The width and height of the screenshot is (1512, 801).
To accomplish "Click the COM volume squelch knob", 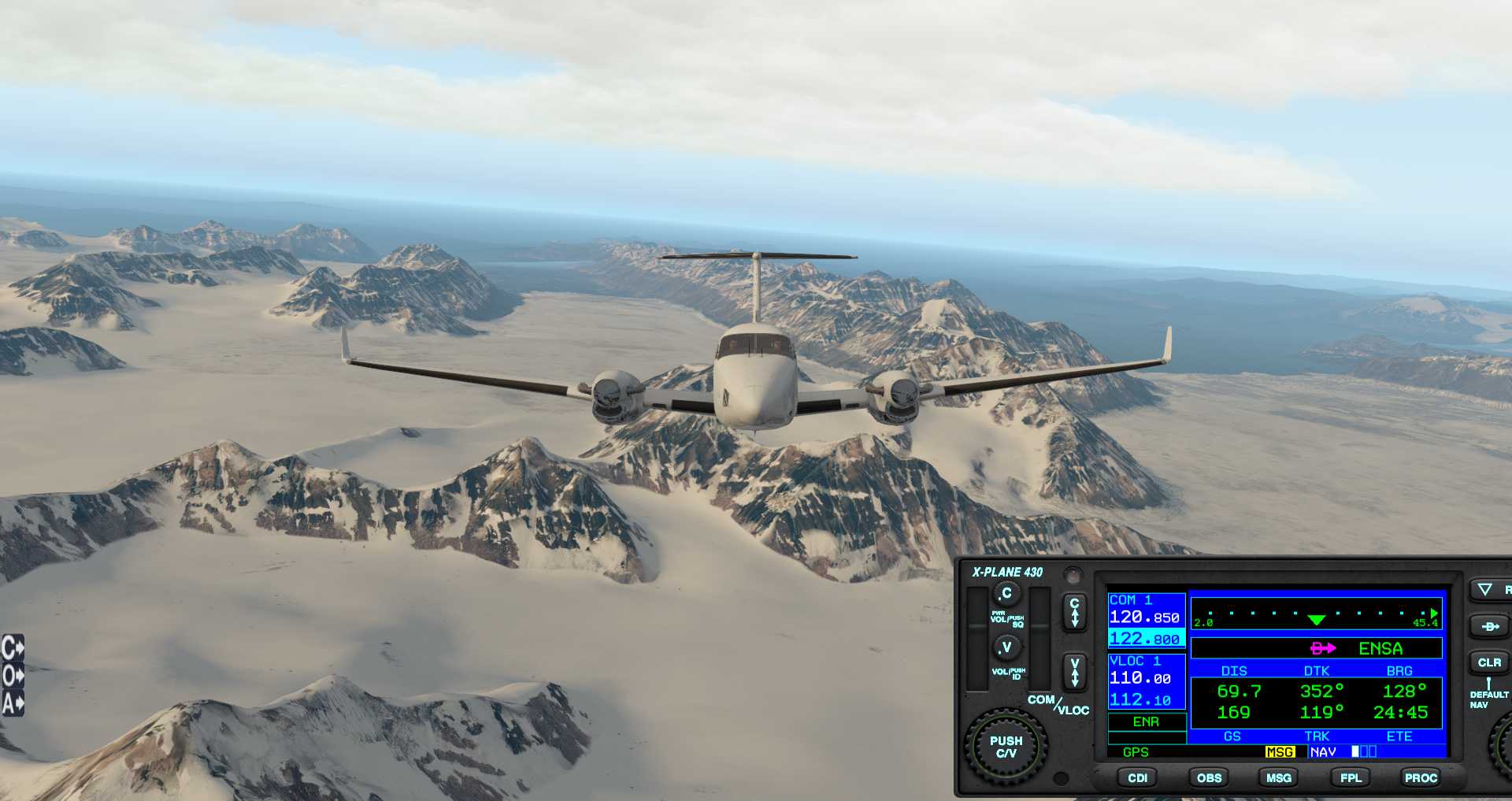I will [1006, 594].
